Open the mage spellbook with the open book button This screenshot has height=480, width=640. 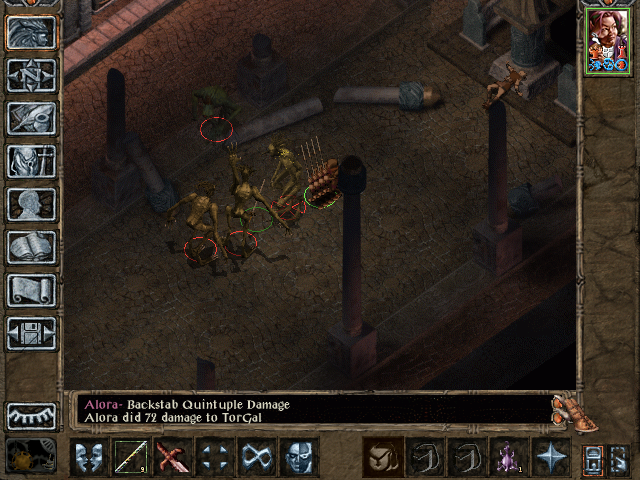click(32, 247)
